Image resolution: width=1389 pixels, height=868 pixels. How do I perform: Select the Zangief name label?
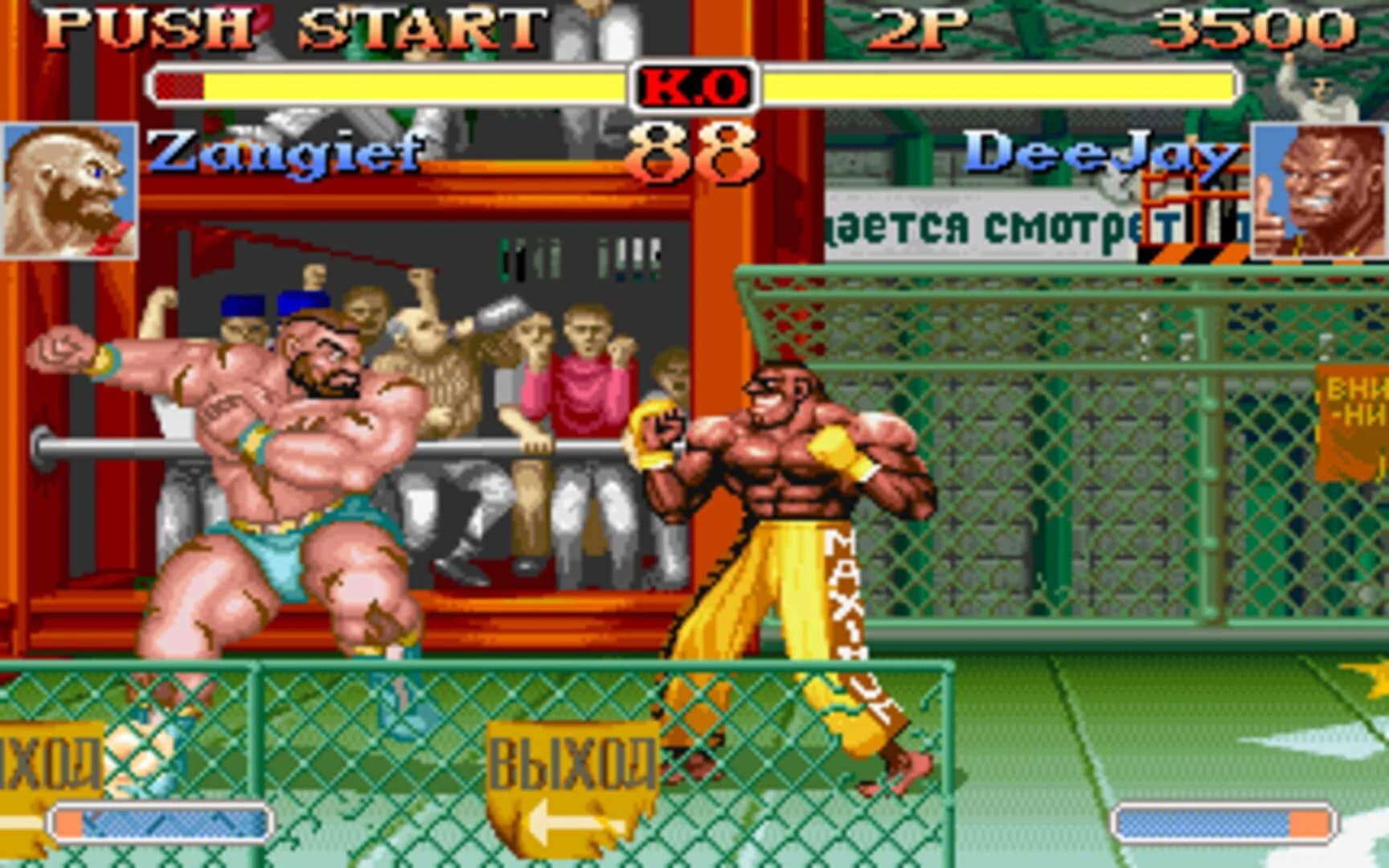pos(289,153)
